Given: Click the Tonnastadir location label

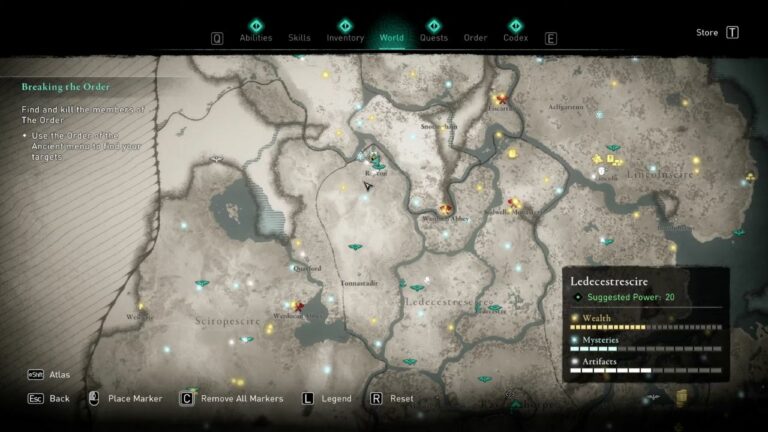Looking at the screenshot, I should point(358,284).
